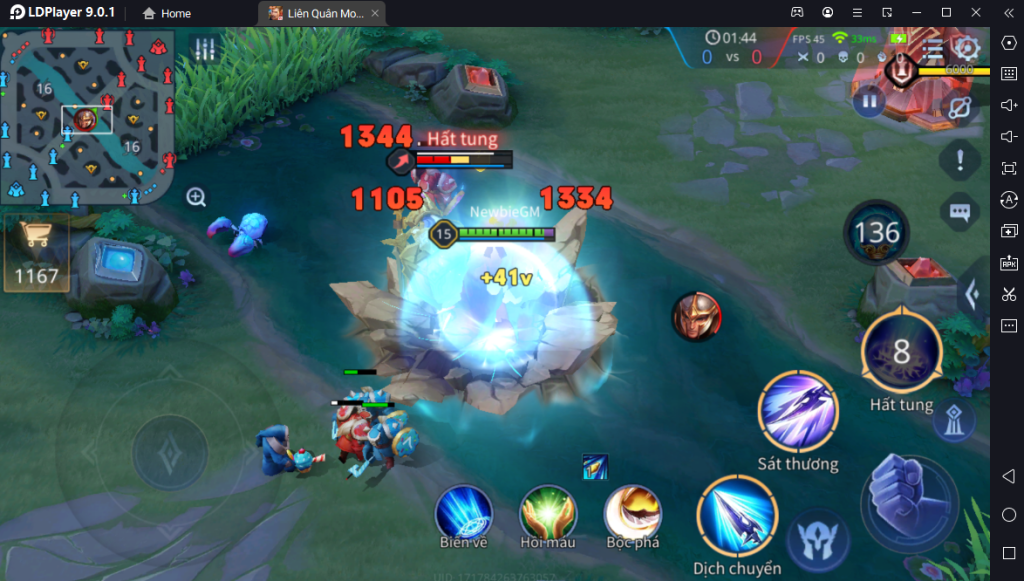Cast the Biến về recall spell

point(463,513)
